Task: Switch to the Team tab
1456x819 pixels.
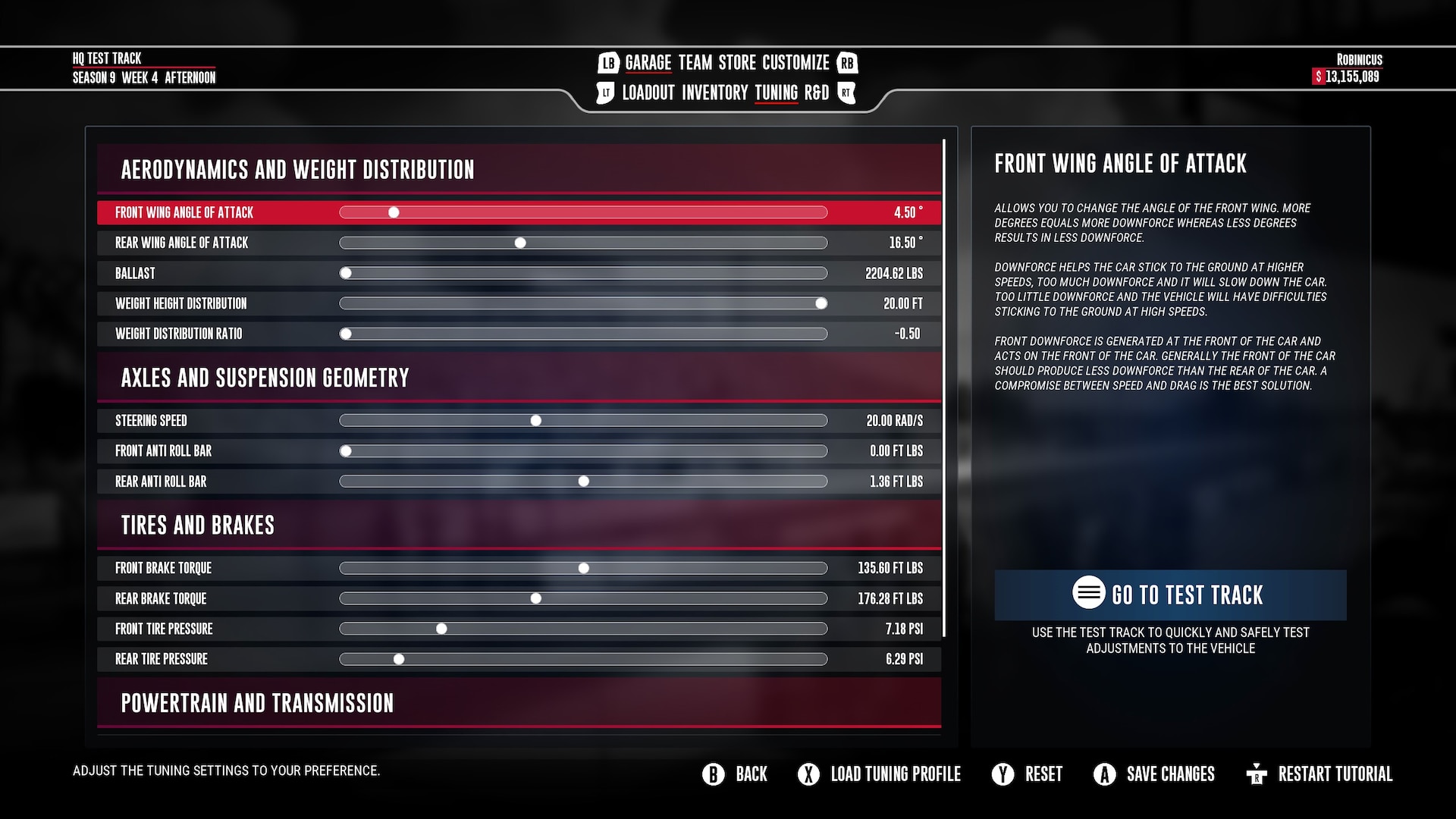Action: 695,63
